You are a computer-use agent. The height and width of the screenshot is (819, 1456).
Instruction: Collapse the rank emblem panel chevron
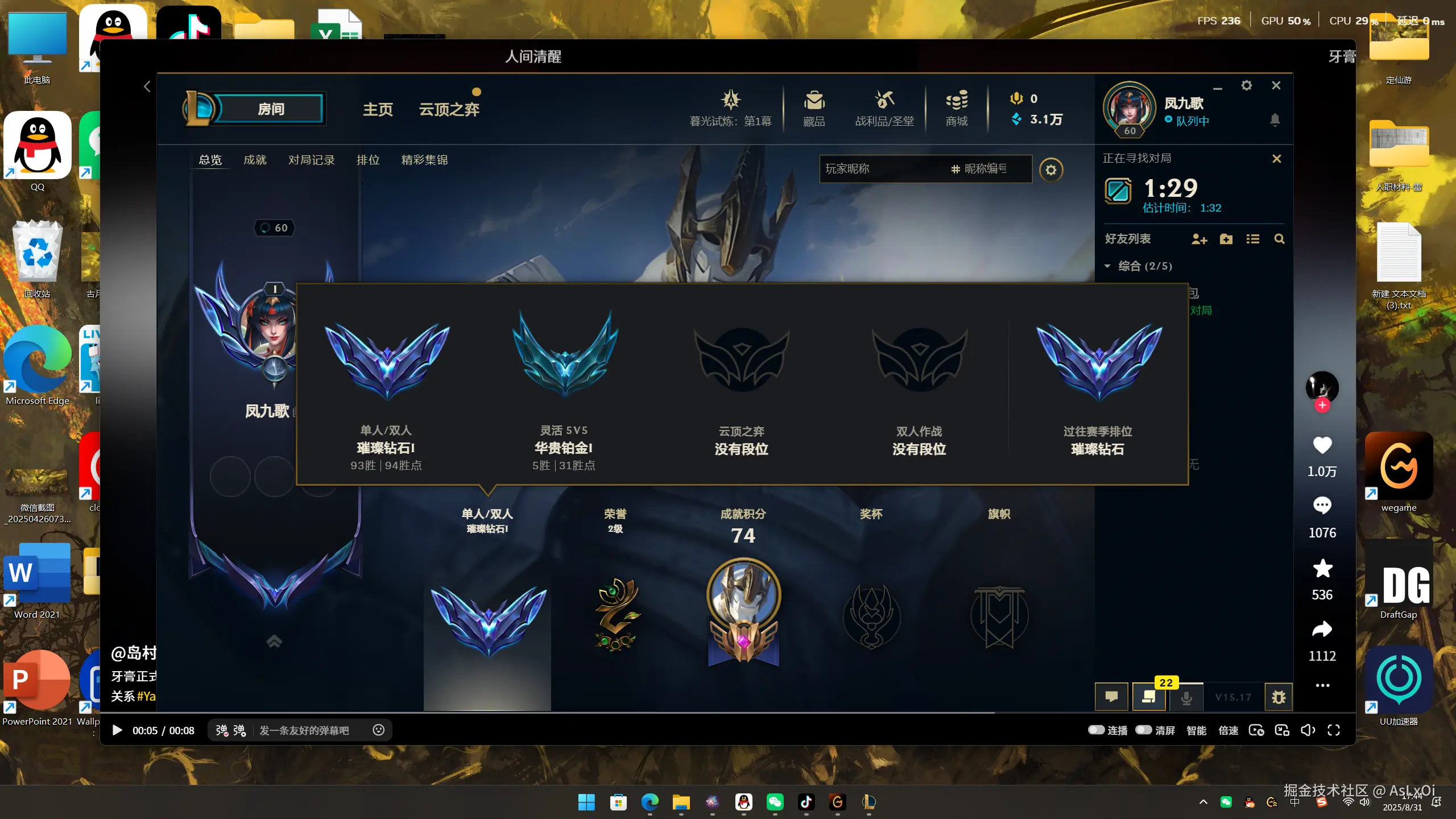pyautogui.click(x=274, y=642)
